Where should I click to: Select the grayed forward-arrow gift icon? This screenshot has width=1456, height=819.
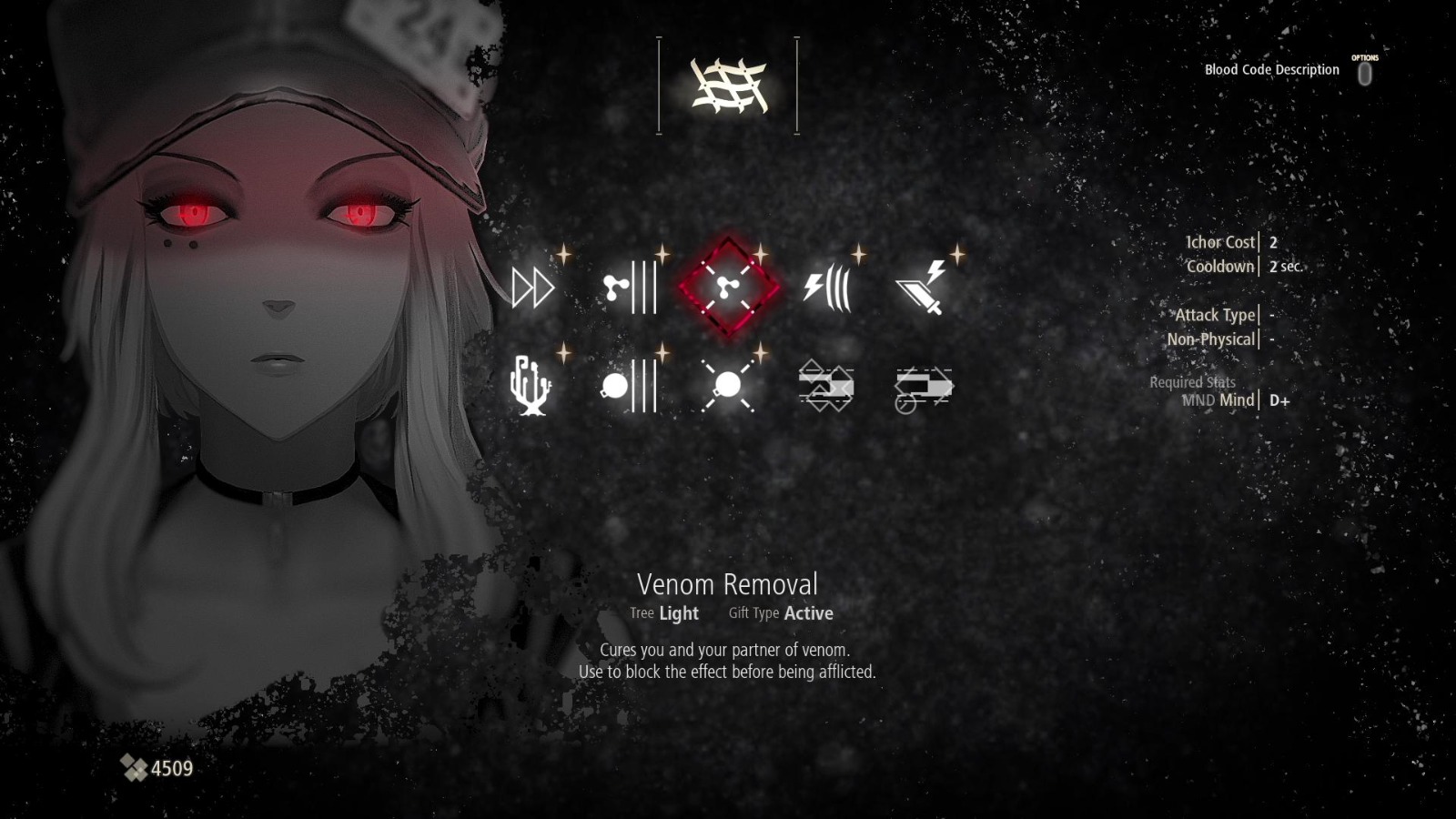point(926,387)
